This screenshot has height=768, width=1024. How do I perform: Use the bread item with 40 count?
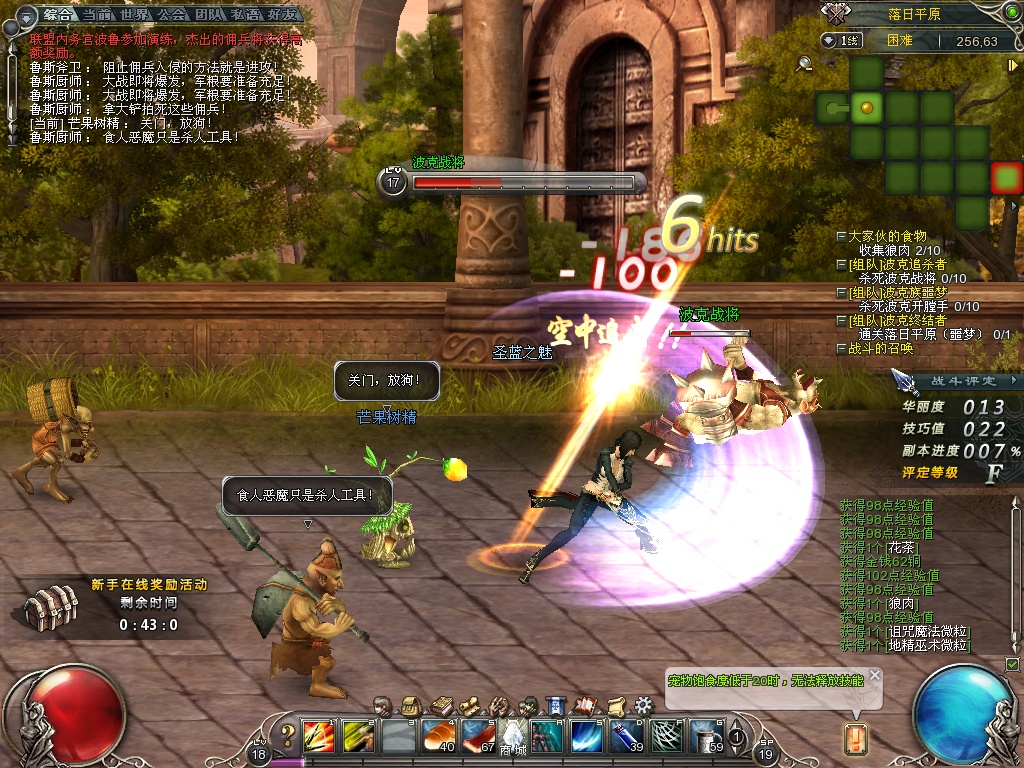[438, 736]
